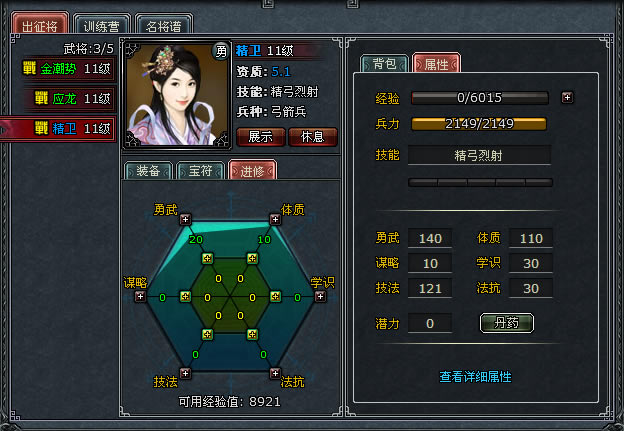
Task: Click the plus button beside experience bar
Action: pyautogui.click(x=567, y=98)
